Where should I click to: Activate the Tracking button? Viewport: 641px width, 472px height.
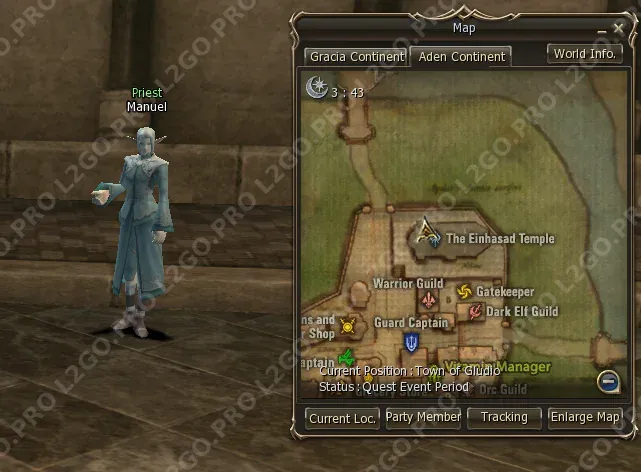504,417
